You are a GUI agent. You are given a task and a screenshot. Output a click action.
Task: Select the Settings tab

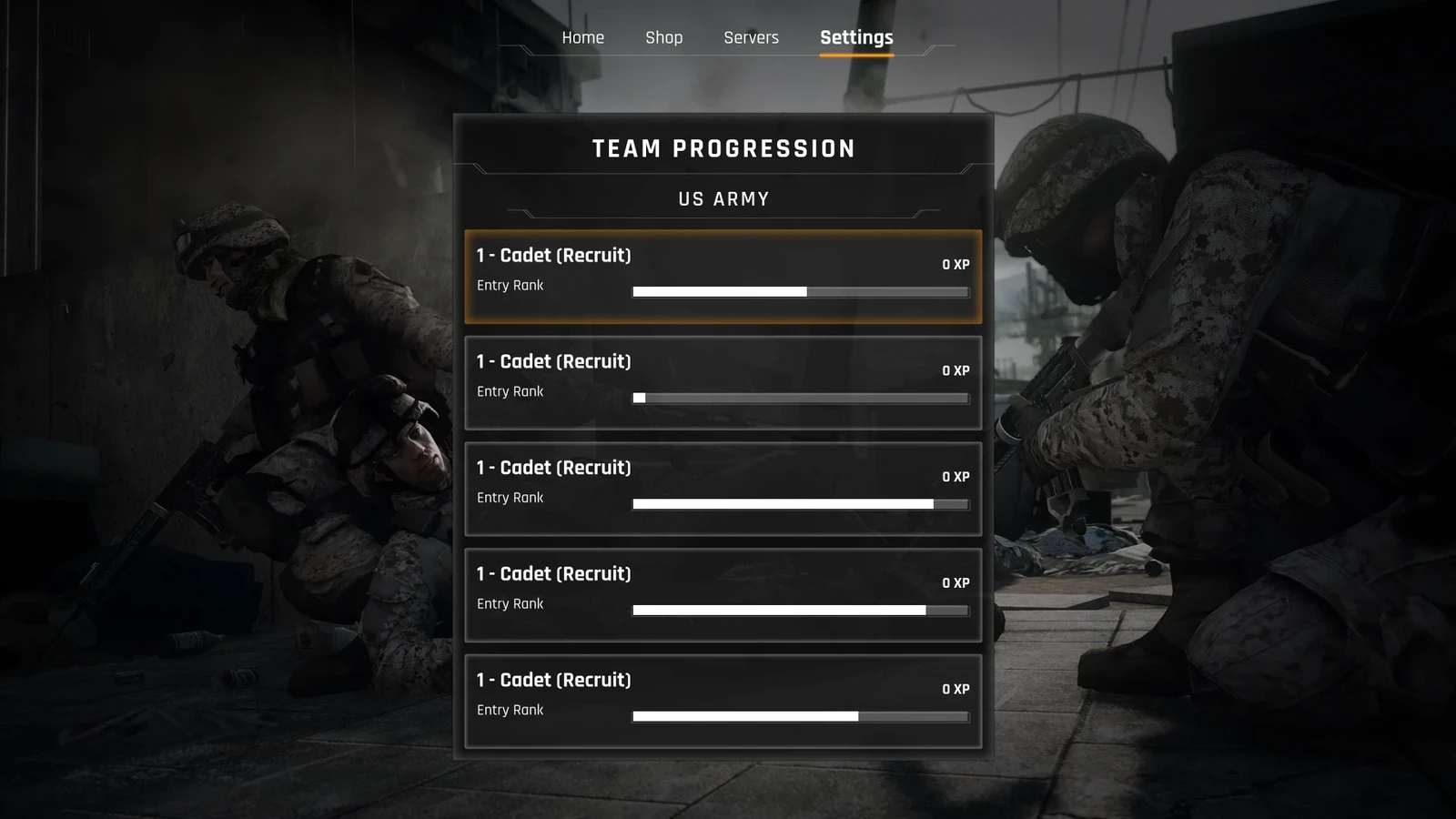(x=856, y=37)
